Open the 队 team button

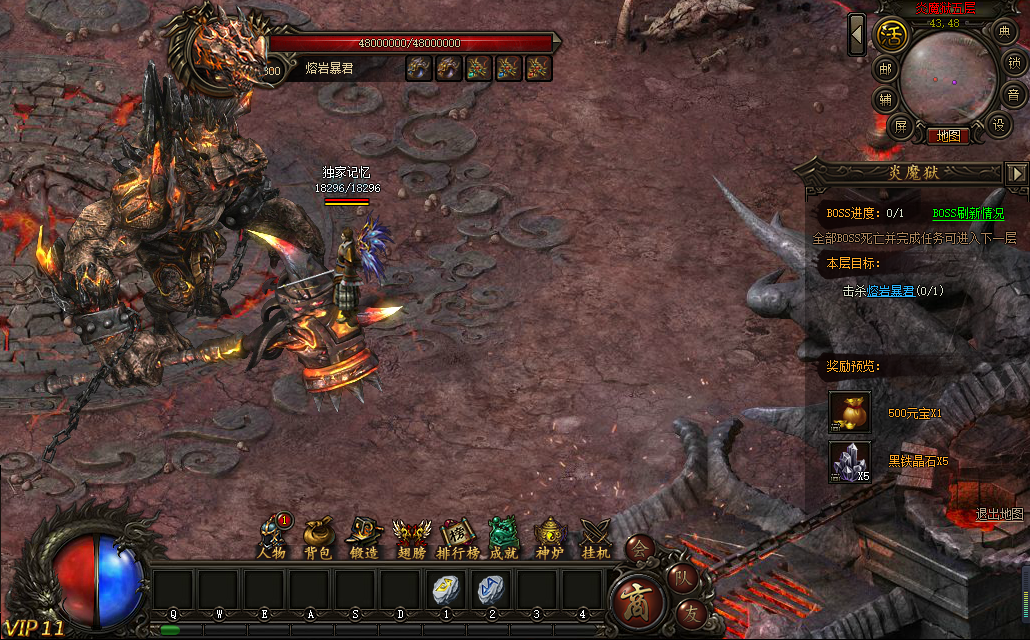tap(681, 576)
